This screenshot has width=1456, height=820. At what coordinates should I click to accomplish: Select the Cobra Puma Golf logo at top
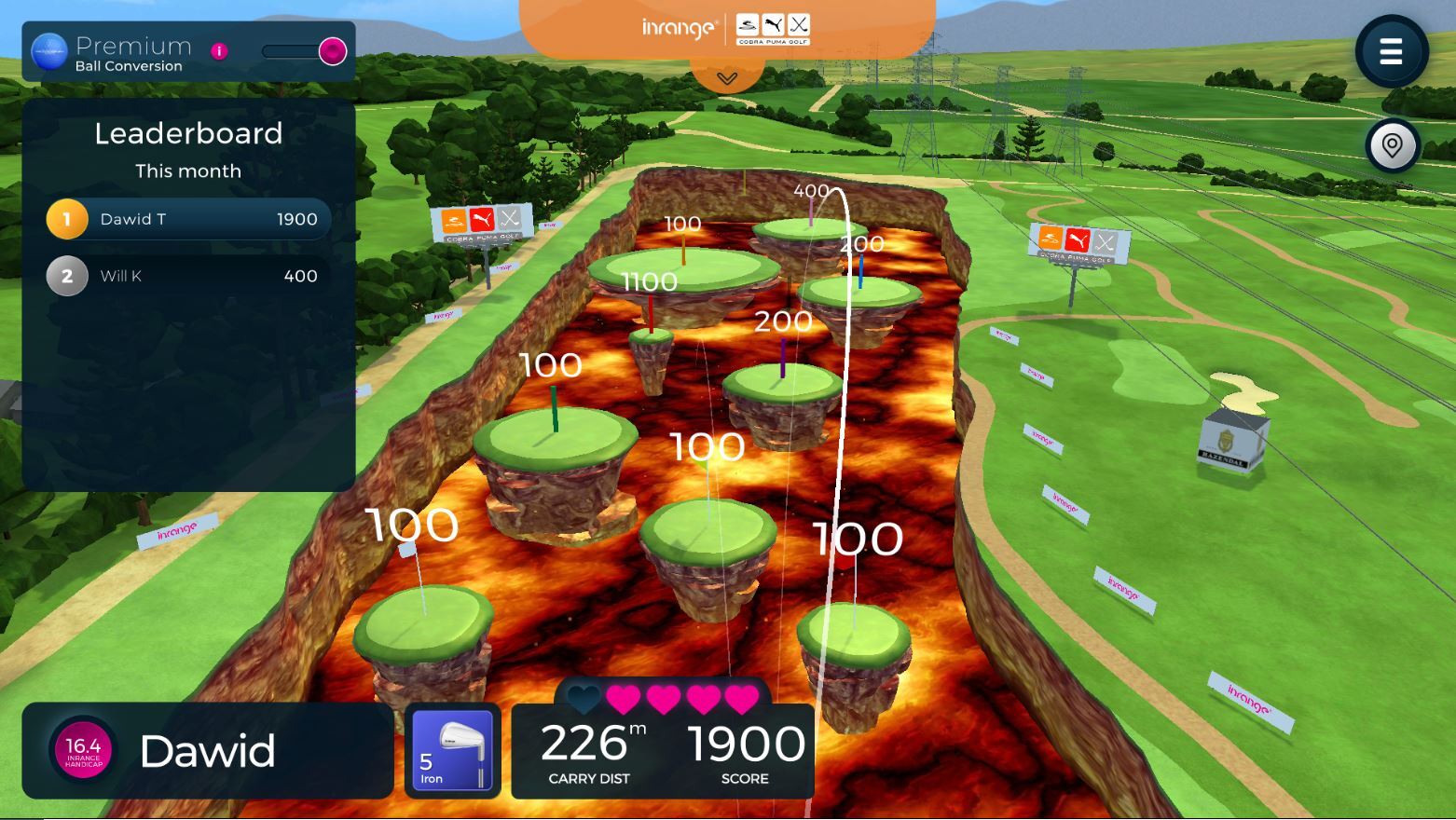click(774, 28)
